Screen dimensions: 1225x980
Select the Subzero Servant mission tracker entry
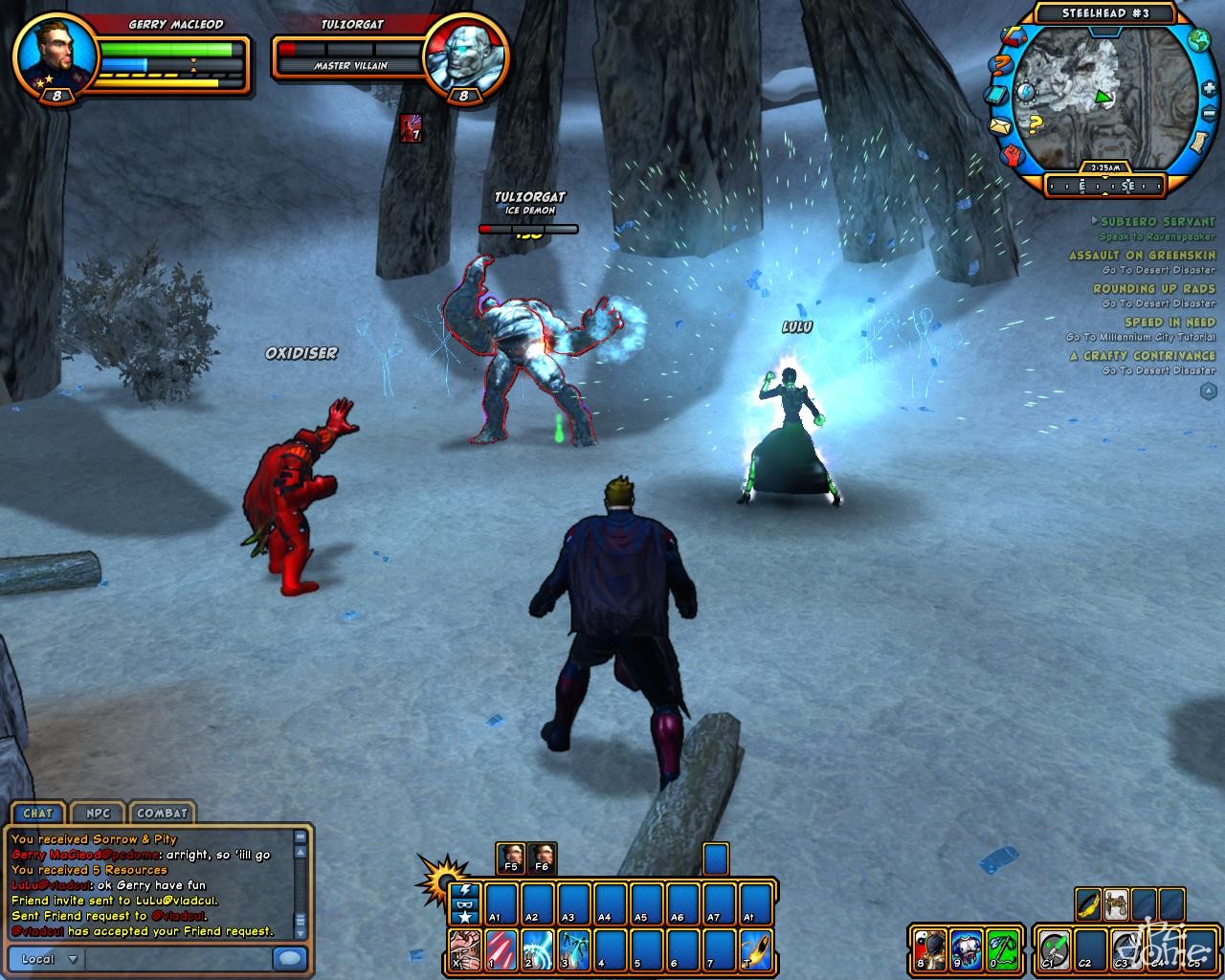coord(1157,221)
